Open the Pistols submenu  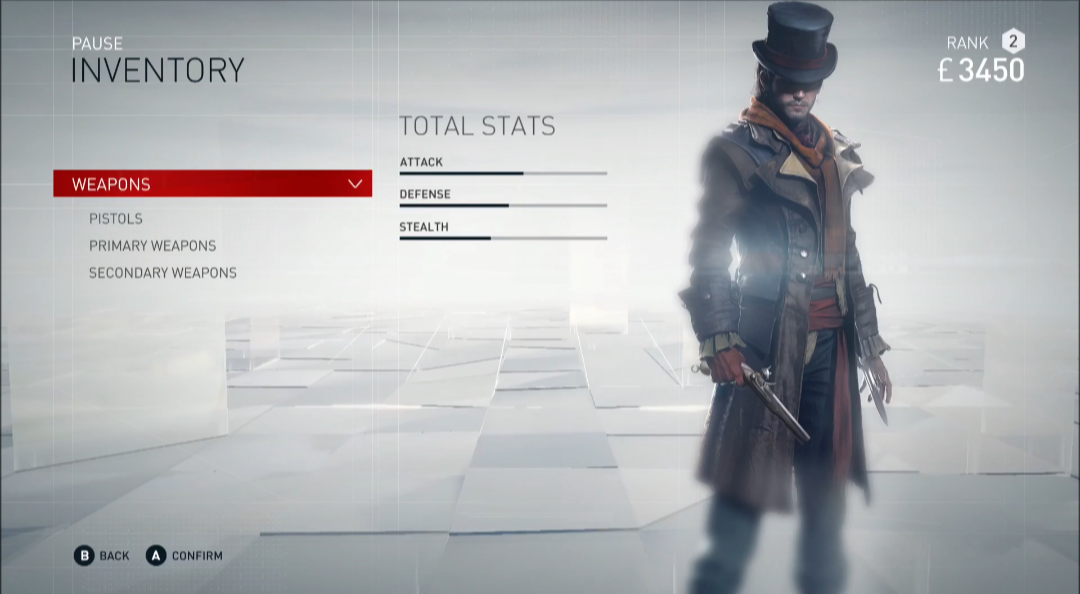(x=116, y=219)
